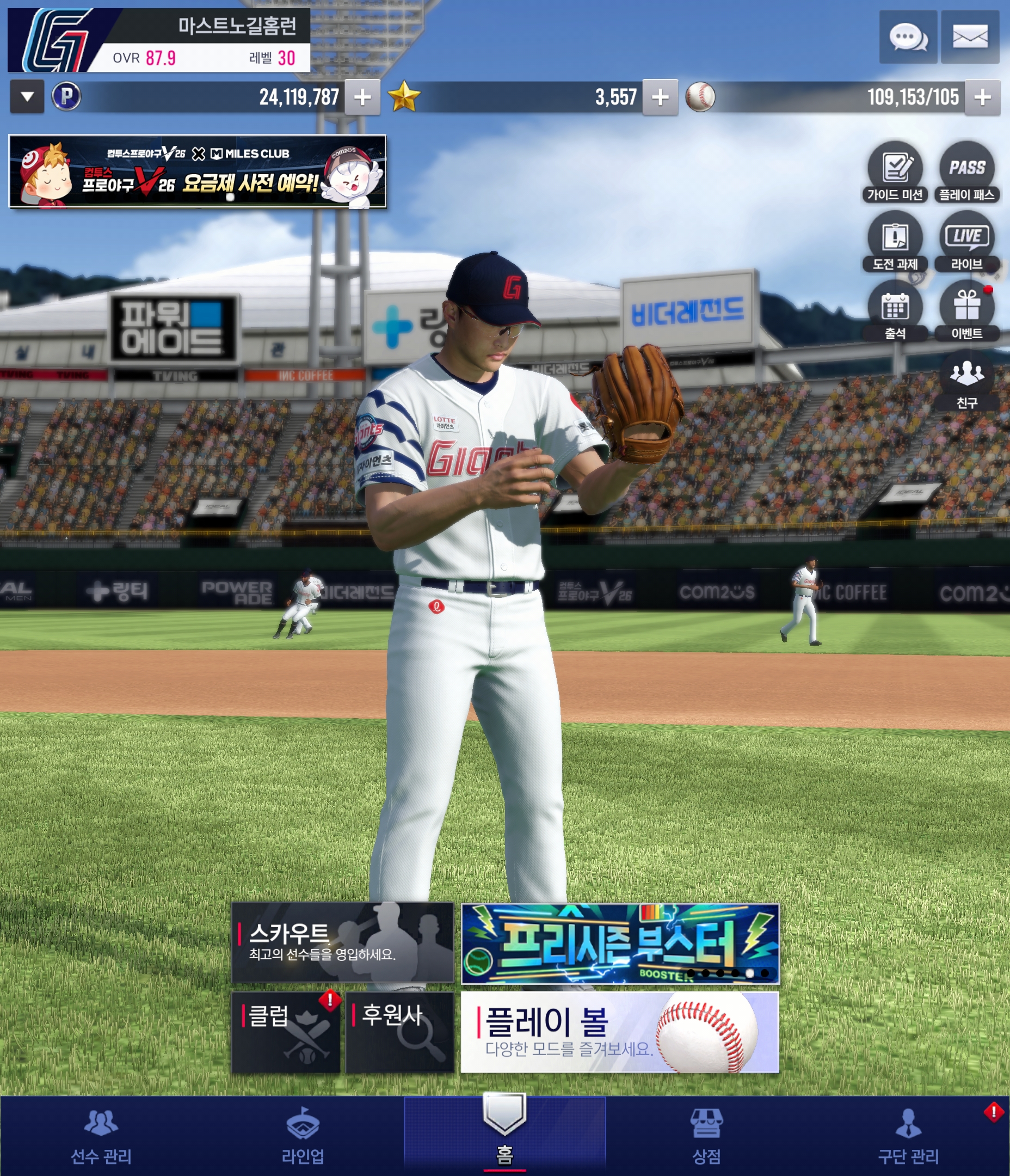Open the MILES CLUB pre-order banner

(x=198, y=171)
